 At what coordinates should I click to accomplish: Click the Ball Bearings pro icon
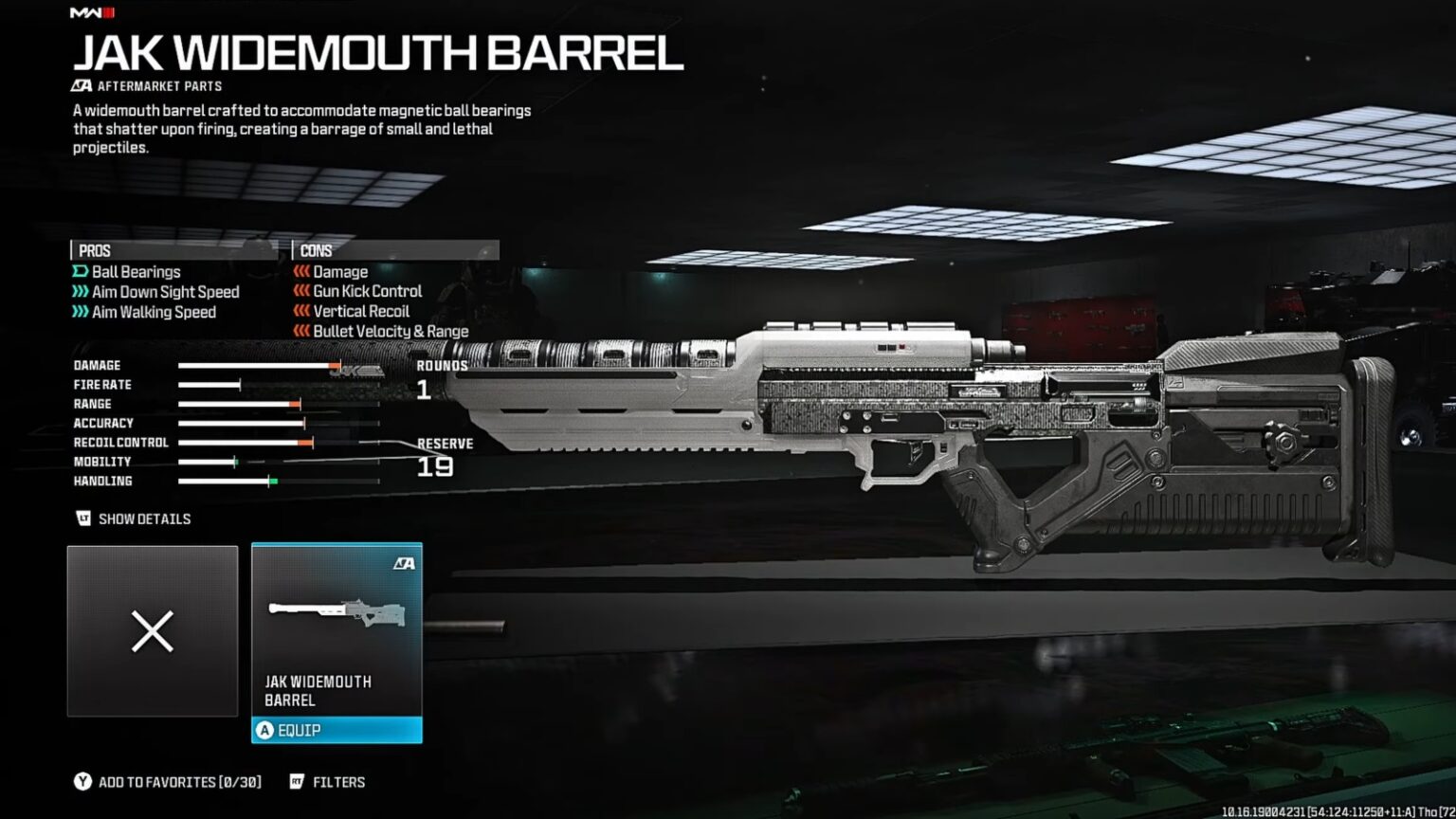pos(80,272)
